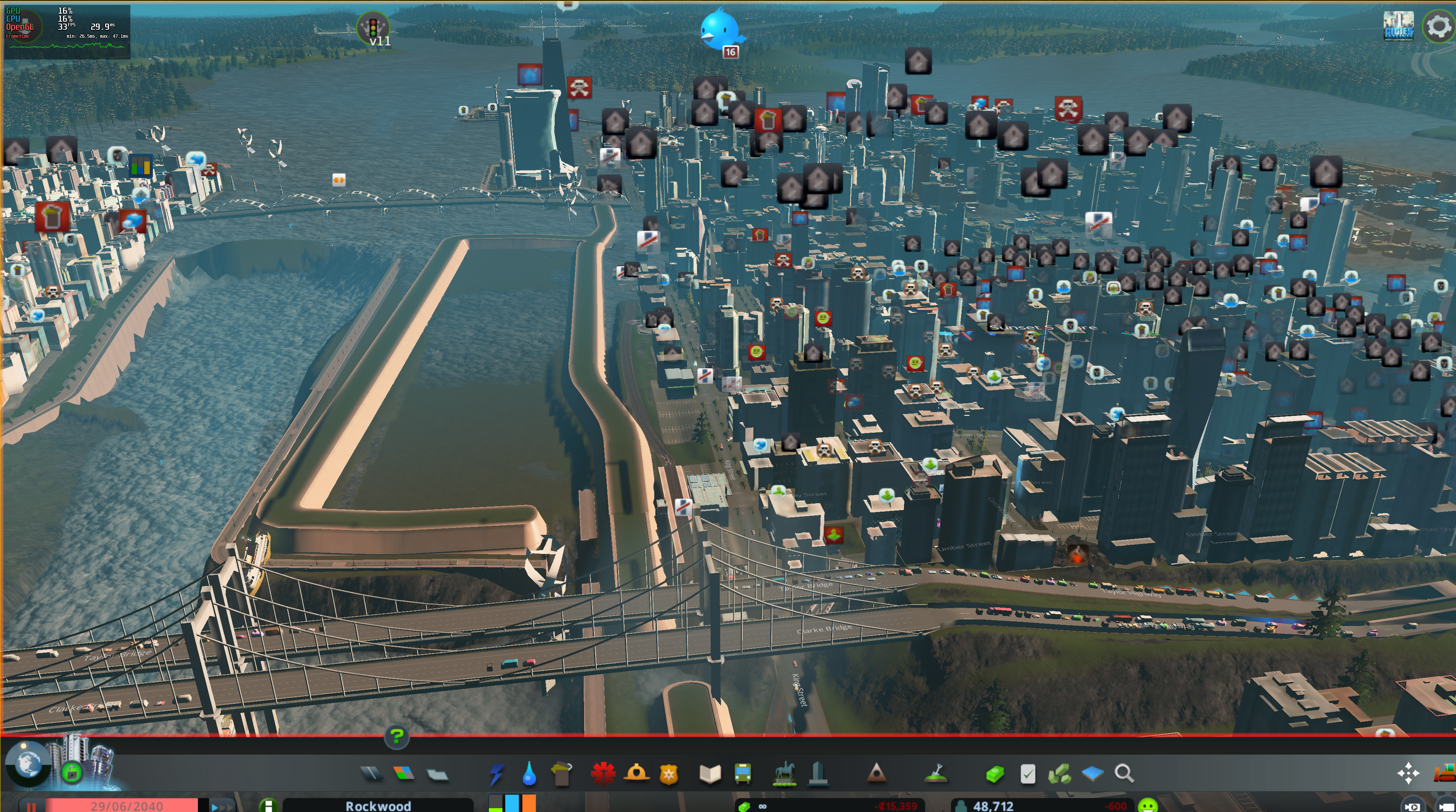This screenshot has height=812, width=1456.
Task: Open the Economy money panel
Action: (x=995, y=773)
